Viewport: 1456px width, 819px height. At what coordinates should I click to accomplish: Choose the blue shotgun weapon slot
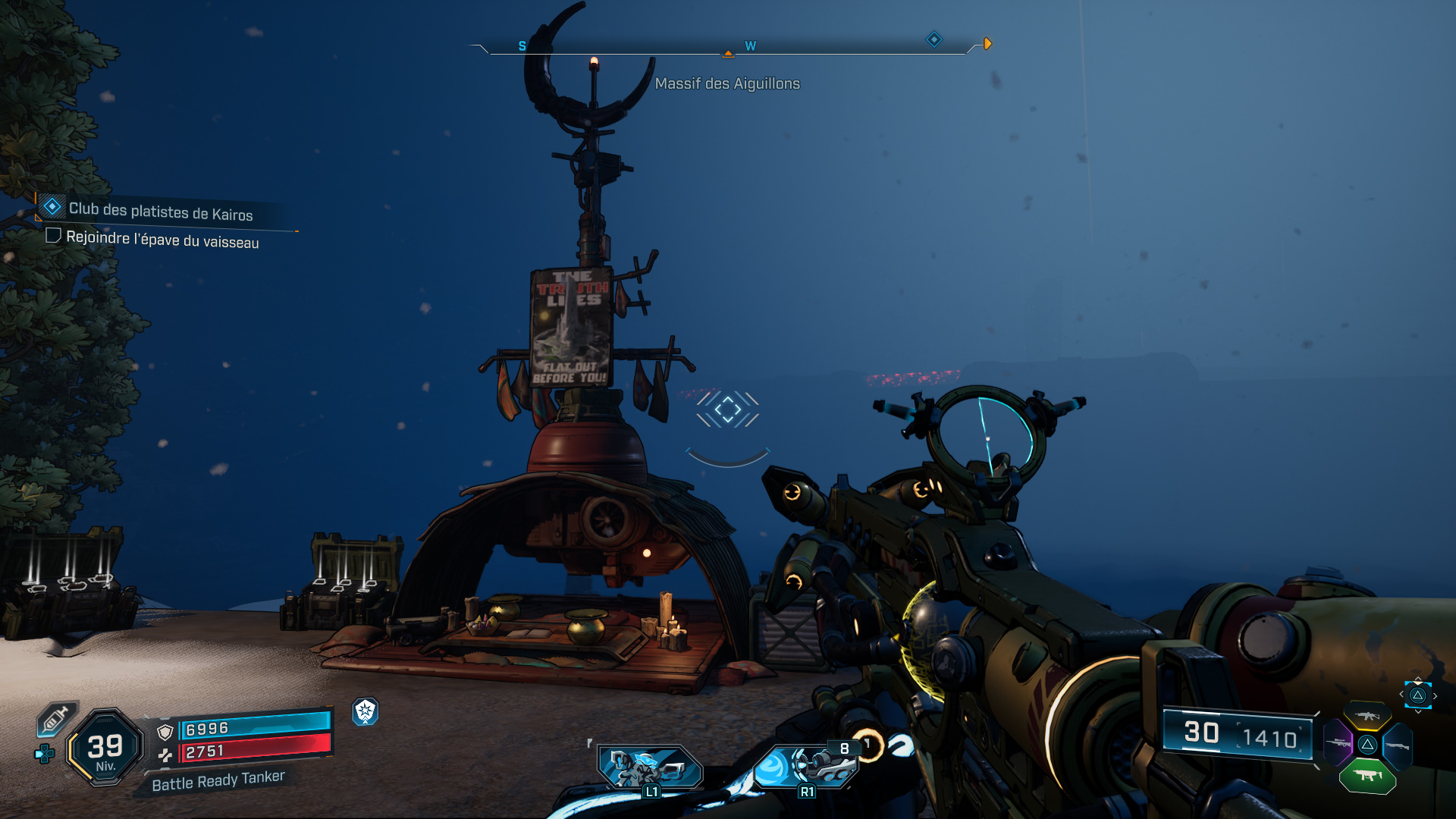1397,746
